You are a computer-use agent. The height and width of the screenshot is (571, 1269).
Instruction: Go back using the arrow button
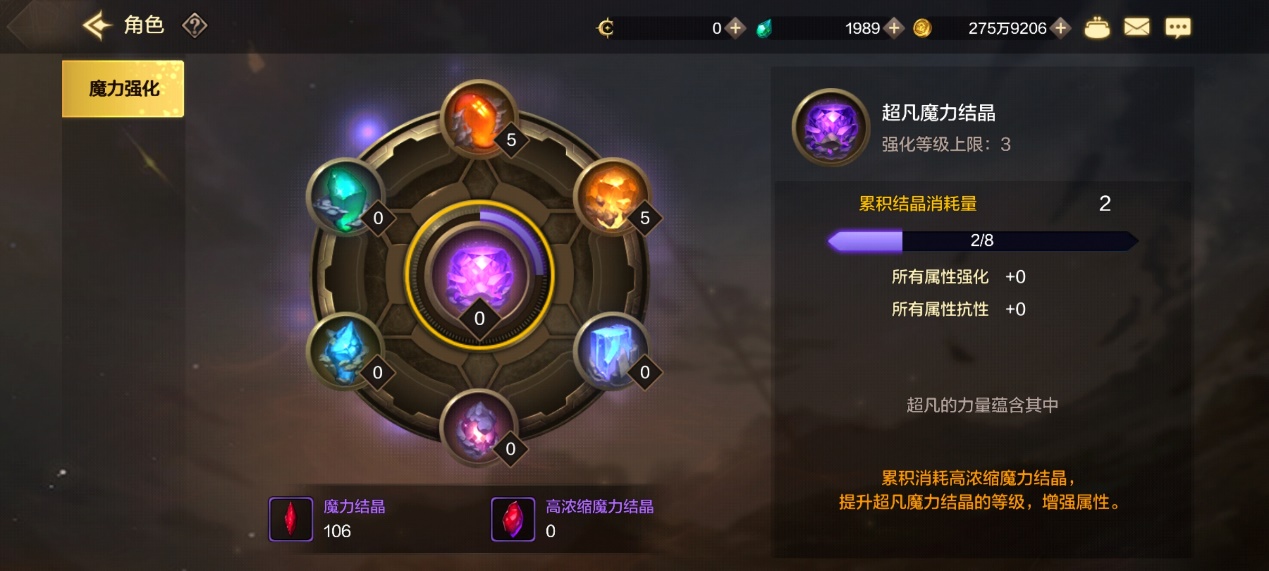pyautogui.click(x=97, y=26)
